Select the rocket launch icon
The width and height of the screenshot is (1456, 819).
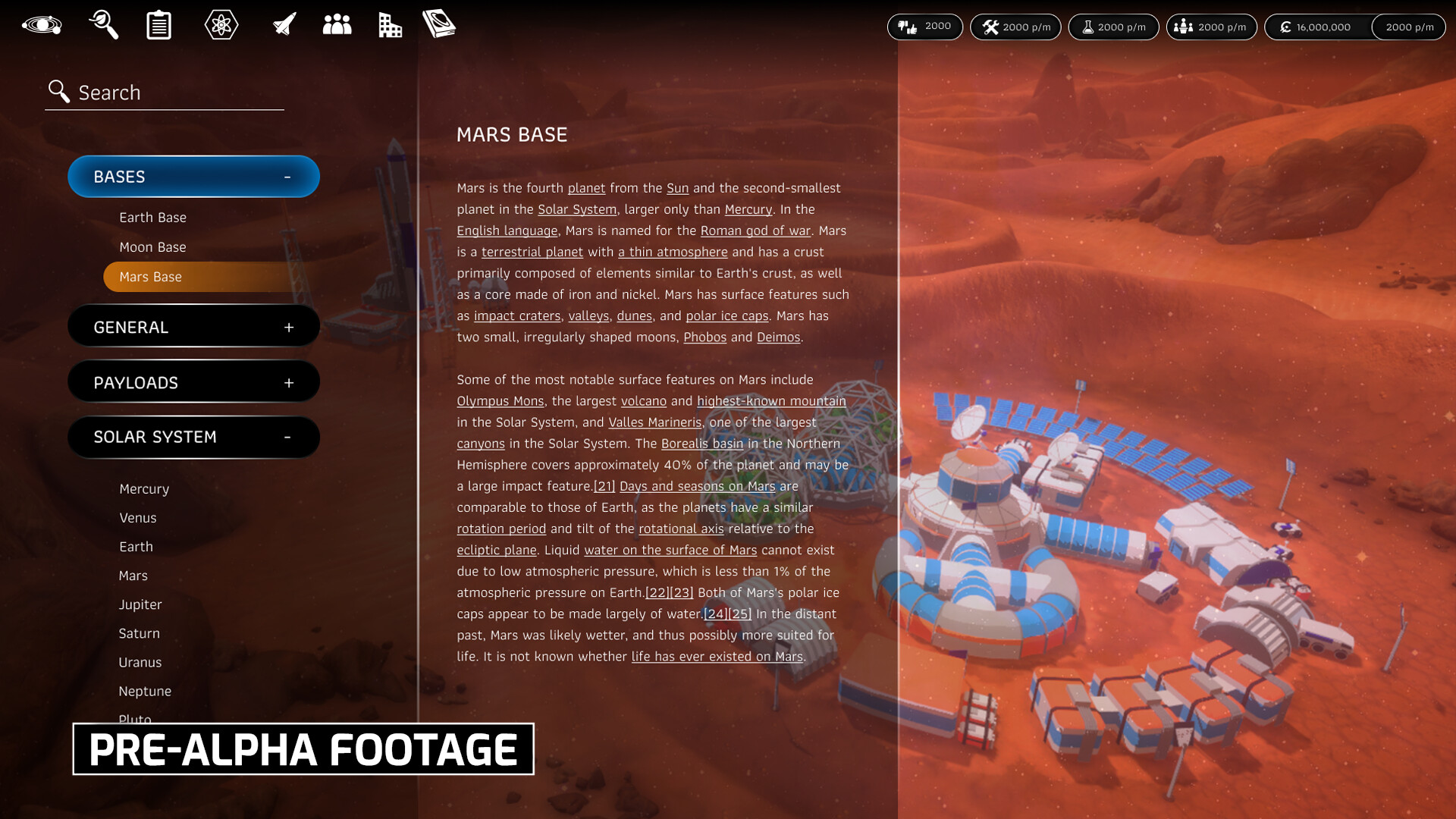[282, 24]
